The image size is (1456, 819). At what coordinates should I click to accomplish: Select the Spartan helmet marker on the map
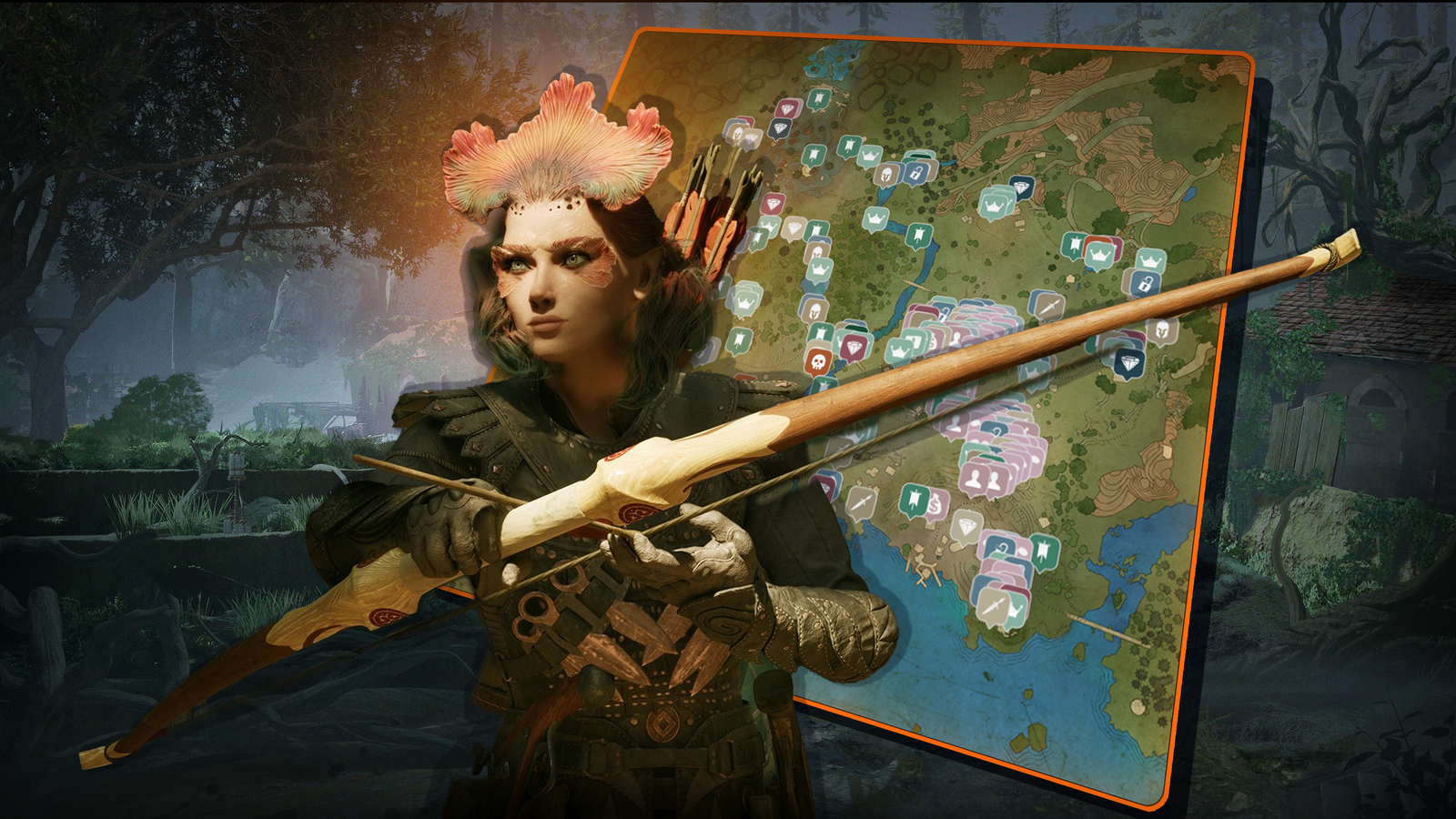[886, 174]
